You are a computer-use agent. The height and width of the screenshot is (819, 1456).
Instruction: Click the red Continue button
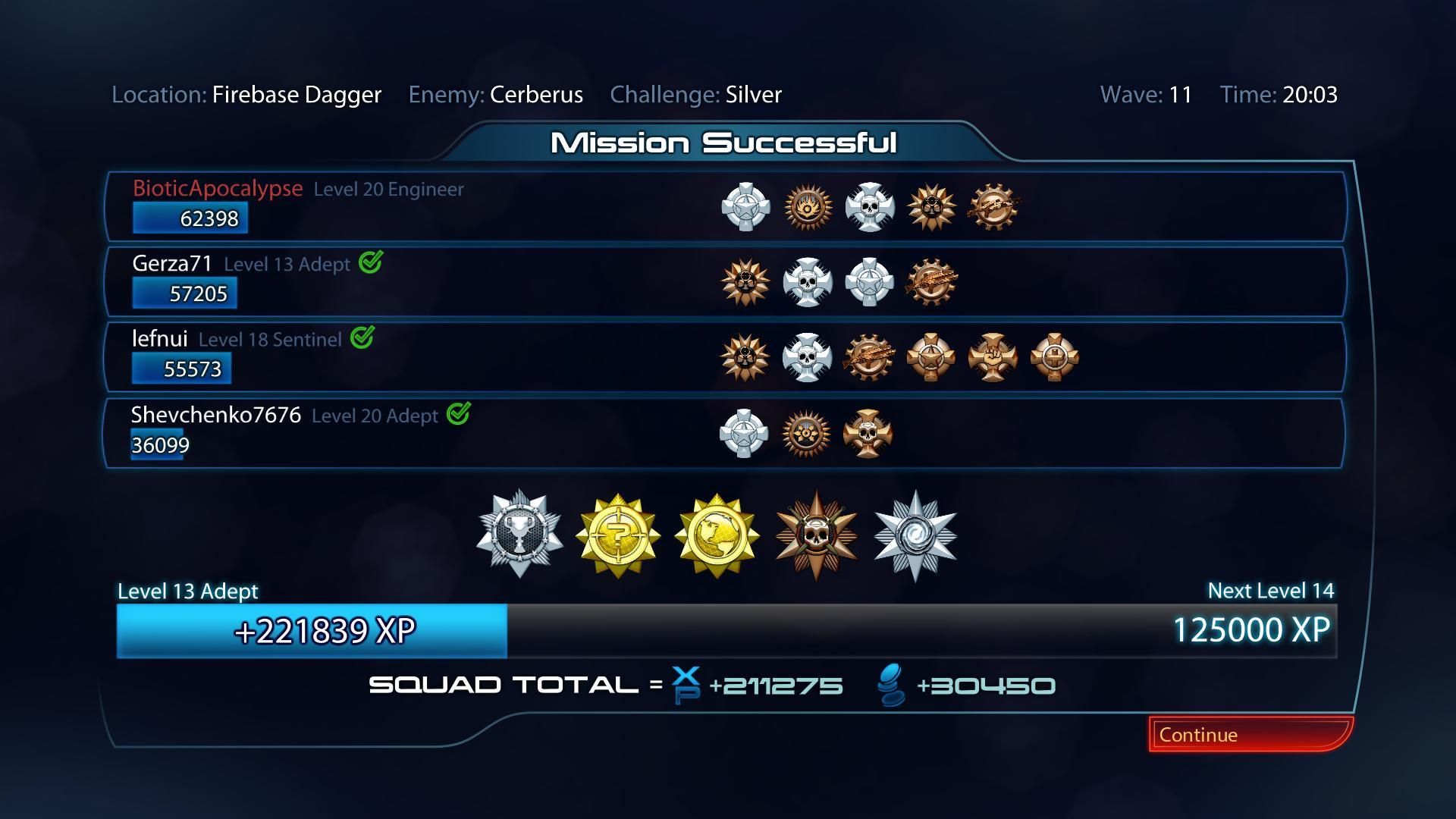click(1250, 734)
